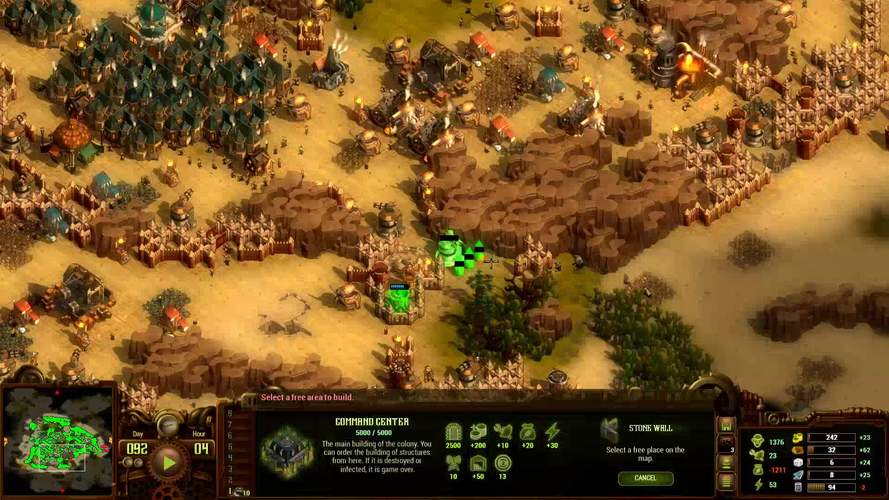Cancel the Stone Wall placement

pos(644,478)
